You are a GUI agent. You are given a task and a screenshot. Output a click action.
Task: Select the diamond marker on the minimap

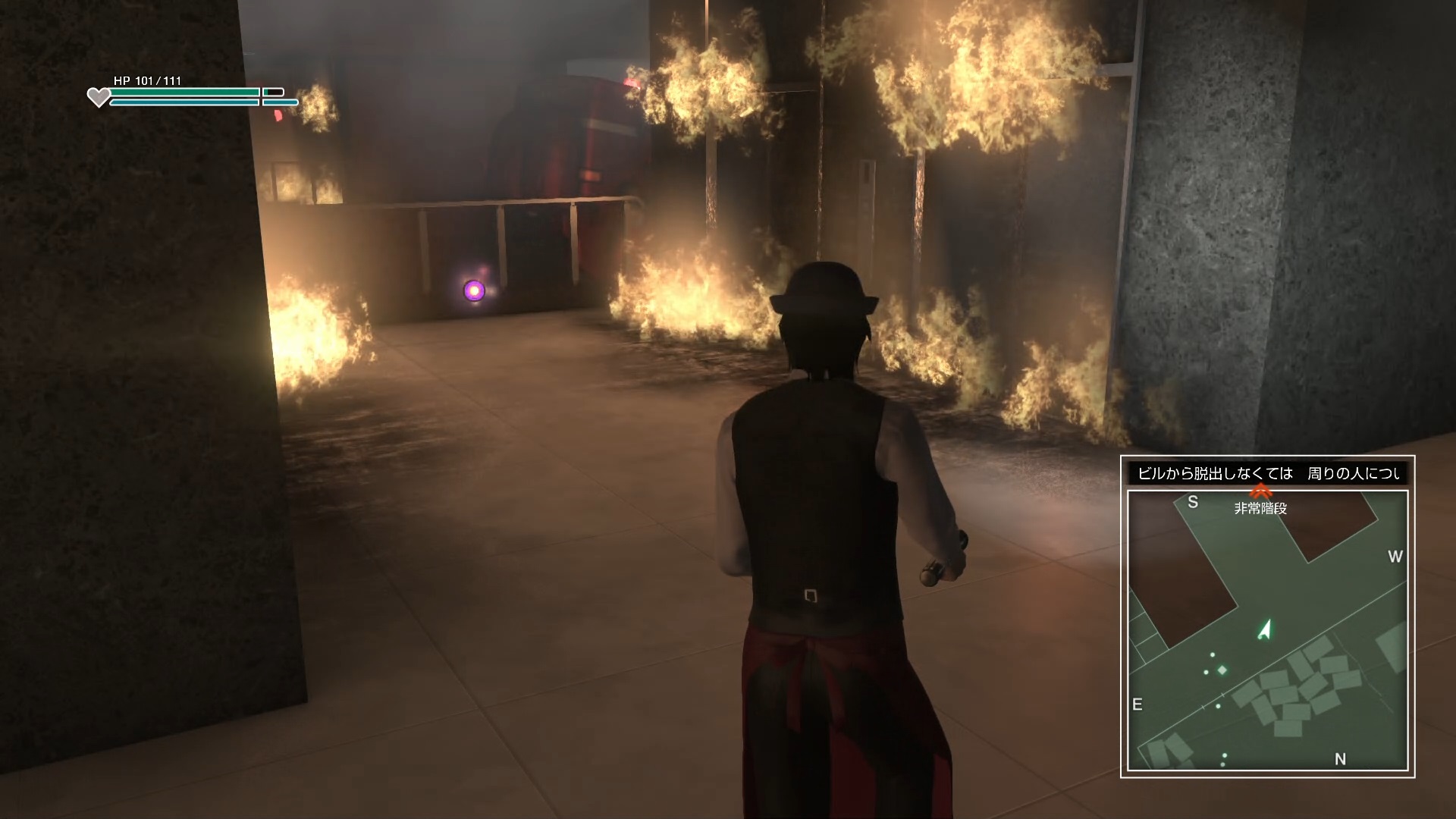coord(1222,670)
